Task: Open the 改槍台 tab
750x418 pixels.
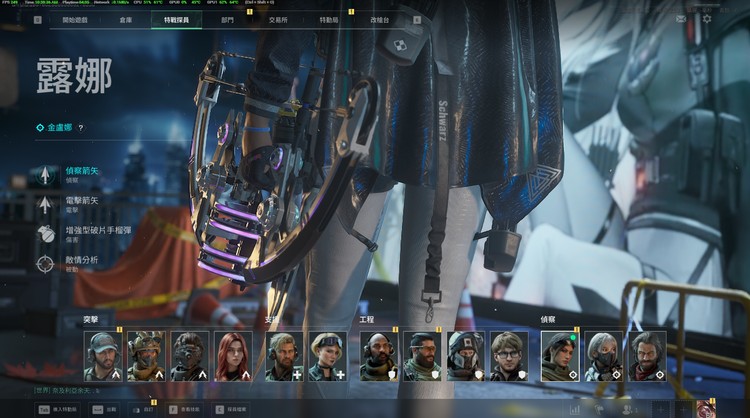Action: tap(380, 19)
